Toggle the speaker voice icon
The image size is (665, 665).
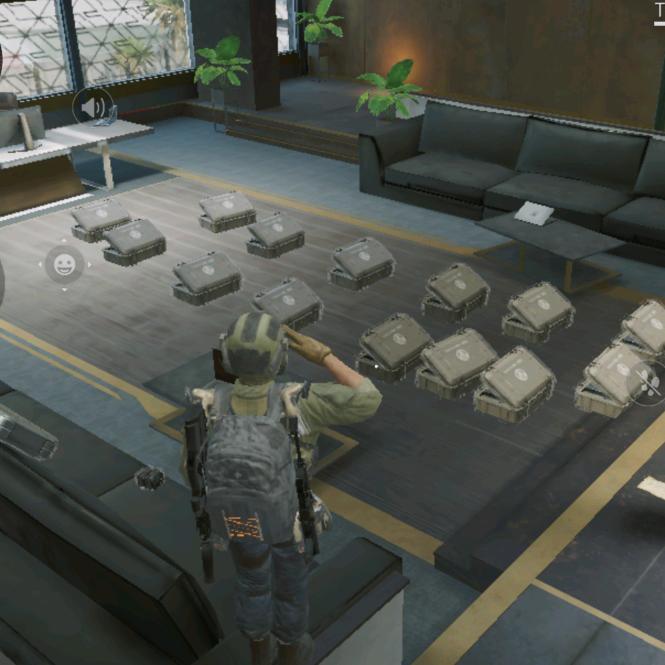(93, 106)
